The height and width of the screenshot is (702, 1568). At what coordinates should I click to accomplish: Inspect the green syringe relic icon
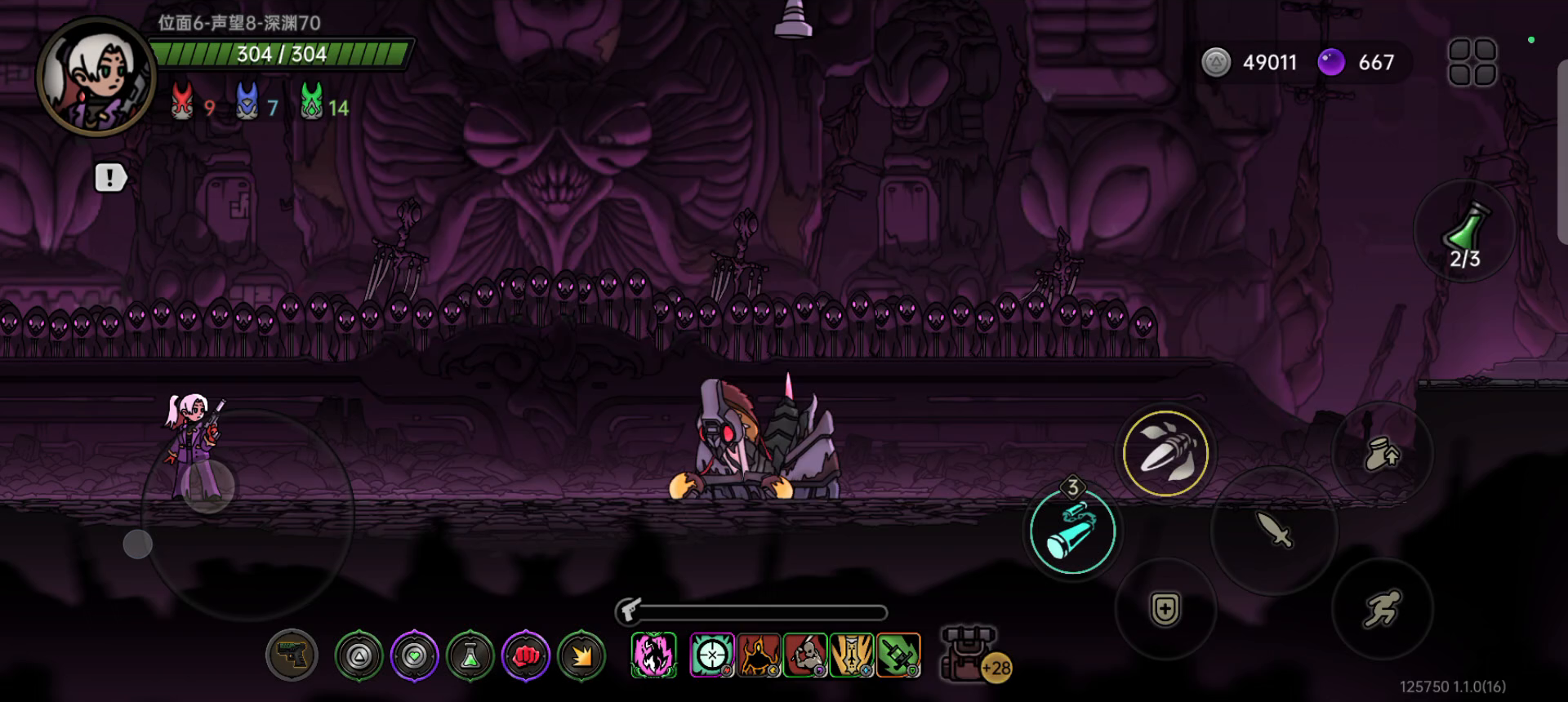tap(898, 655)
